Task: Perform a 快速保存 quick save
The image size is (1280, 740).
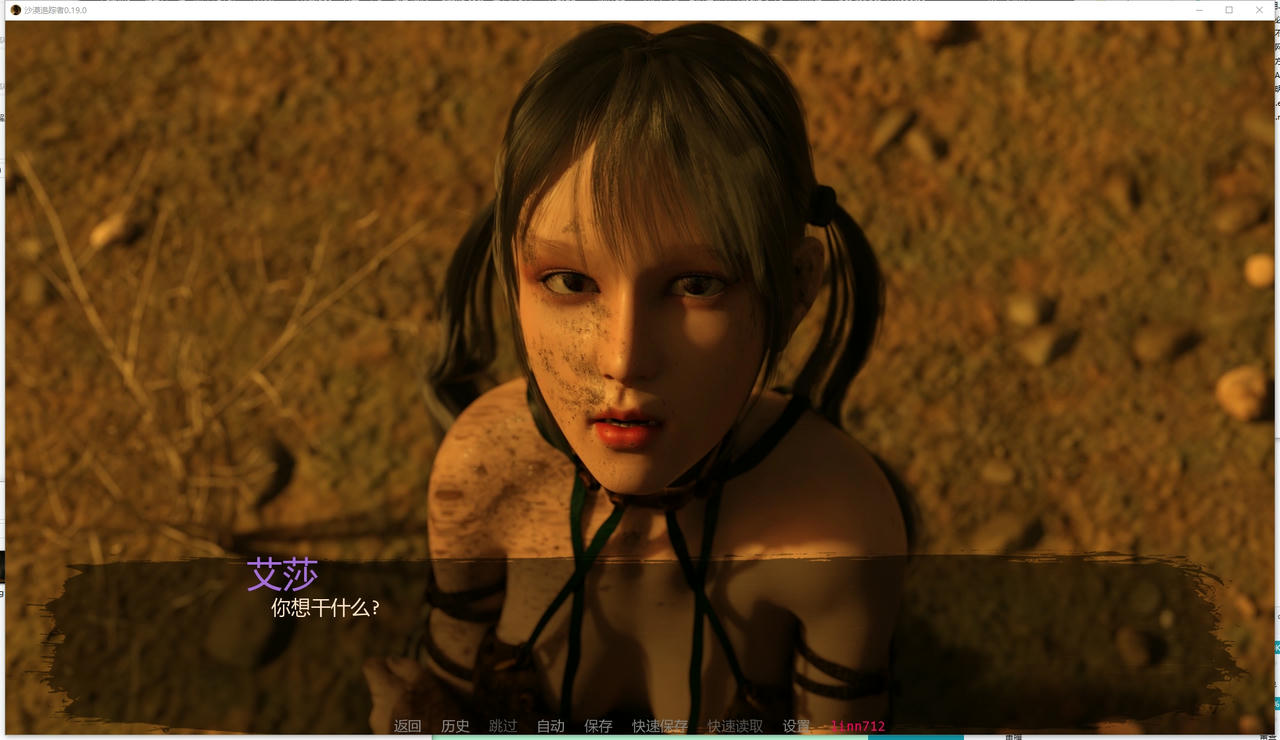Action: 658,726
